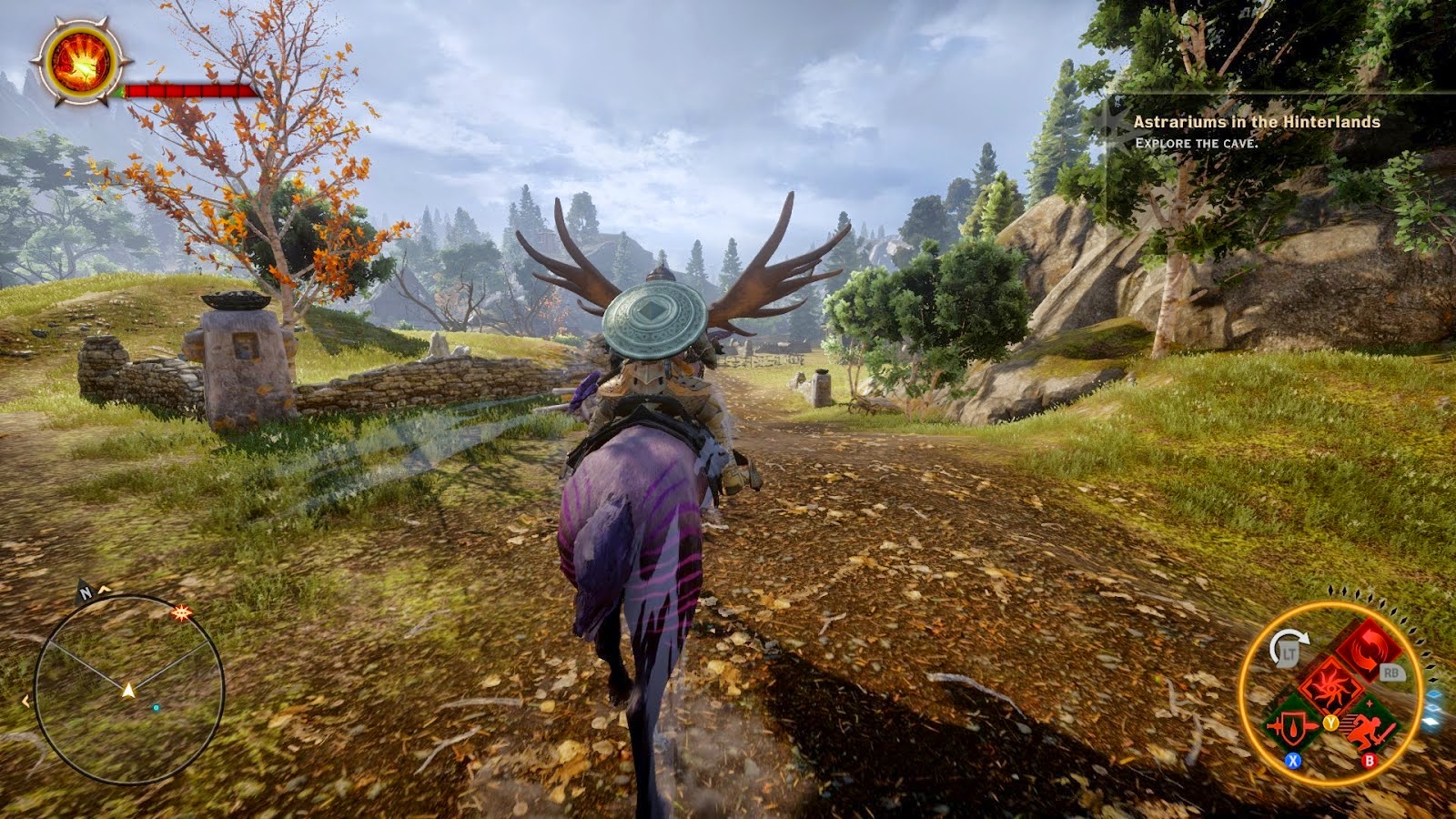The height and width of the screenshot is (819, 1456).
Task: Activate the shield and sword ability
Action: click(1293, 728)
